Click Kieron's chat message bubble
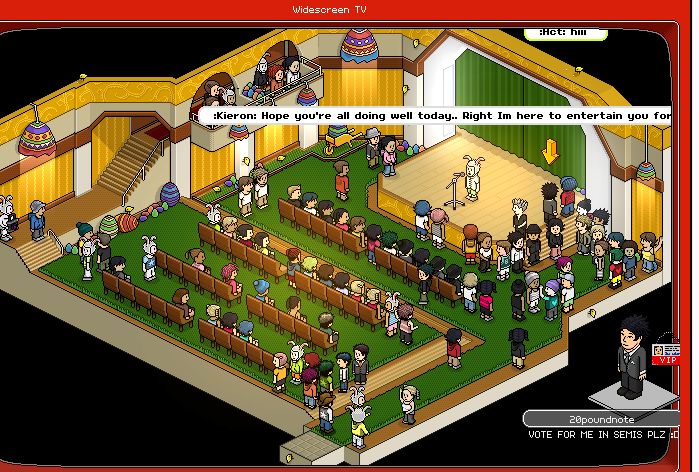699x472 pixels. [436, 116]
